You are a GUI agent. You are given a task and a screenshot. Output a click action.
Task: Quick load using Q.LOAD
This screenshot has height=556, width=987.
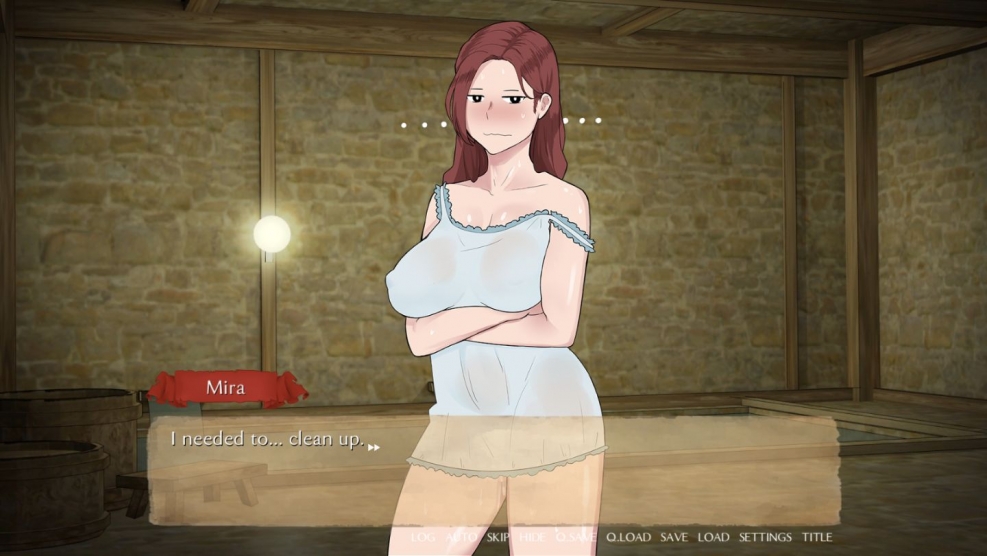628,537
